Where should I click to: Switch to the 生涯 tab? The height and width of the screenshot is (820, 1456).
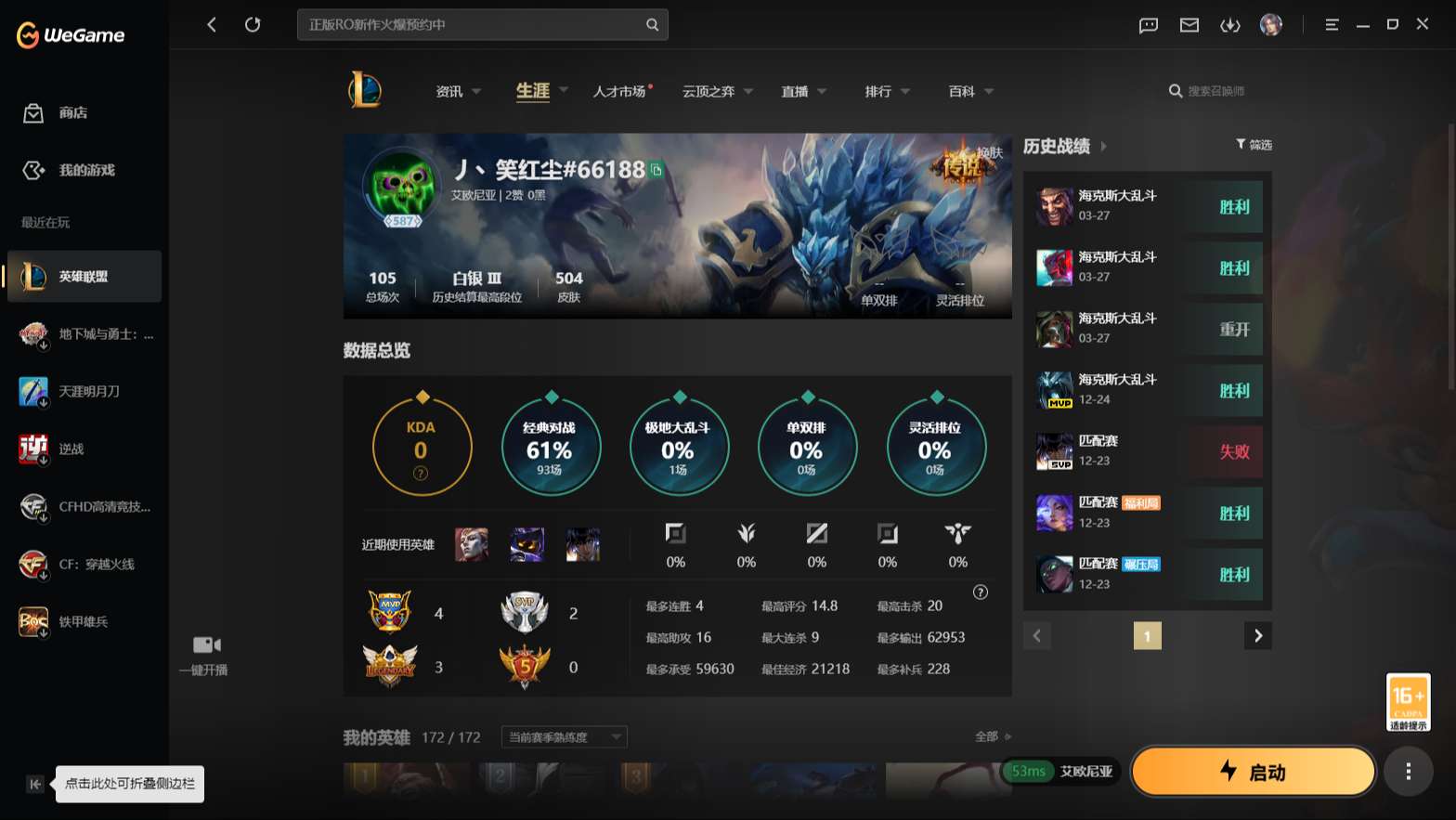tap(533, 91)
